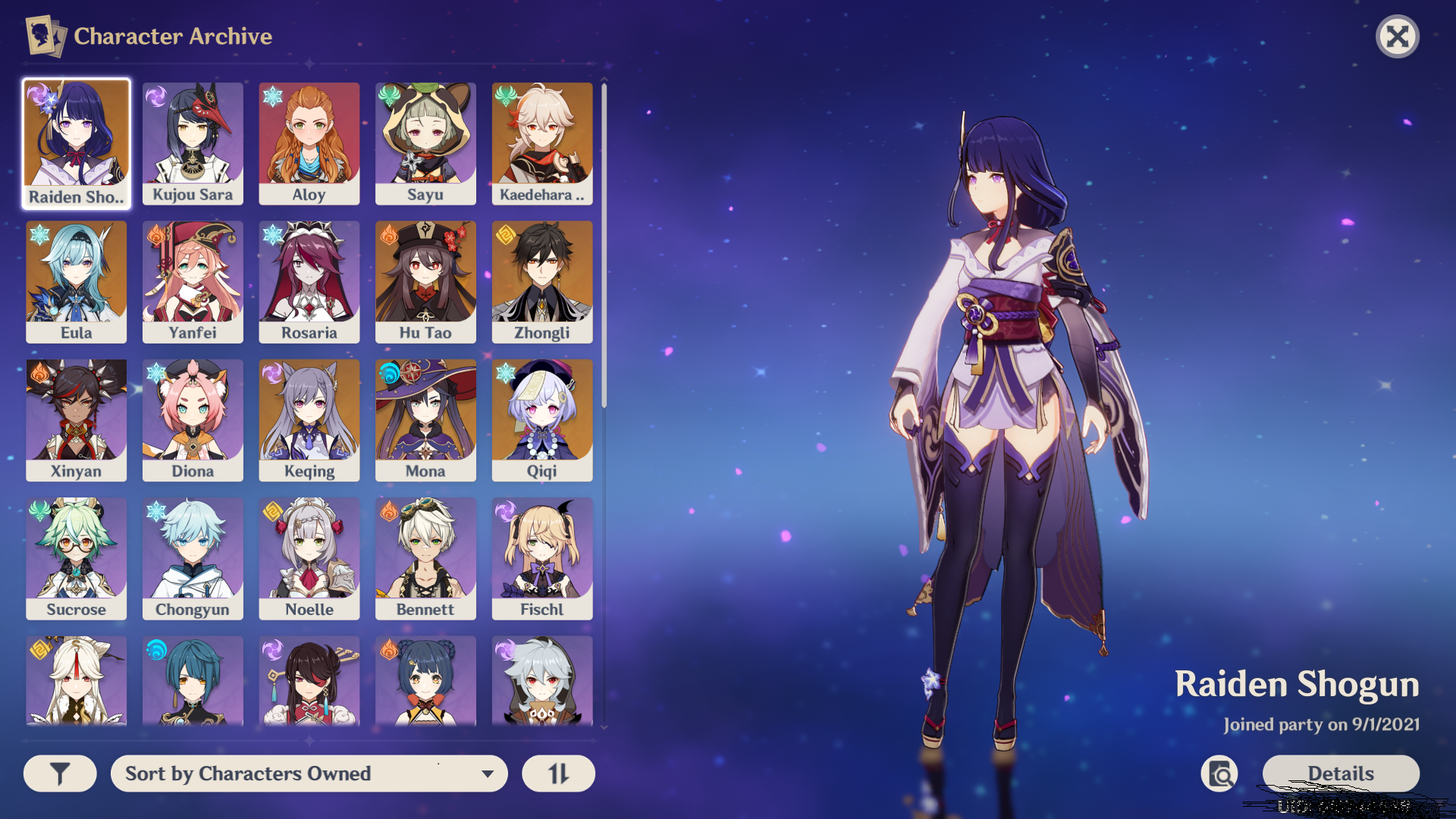Click the Details button for Raiden Shogun
The image size is (1456, 819).
(1340, 773)
